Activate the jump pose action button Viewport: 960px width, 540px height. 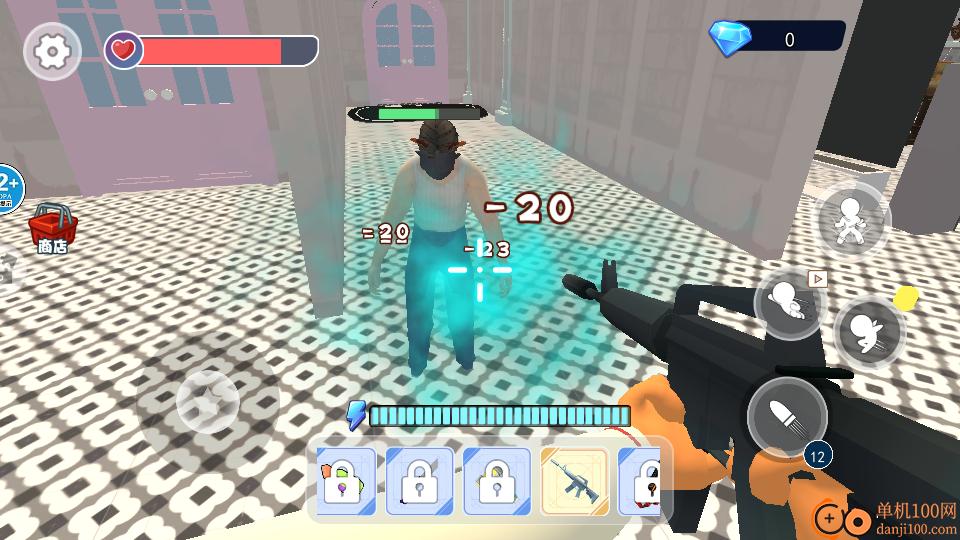(853, 221)
